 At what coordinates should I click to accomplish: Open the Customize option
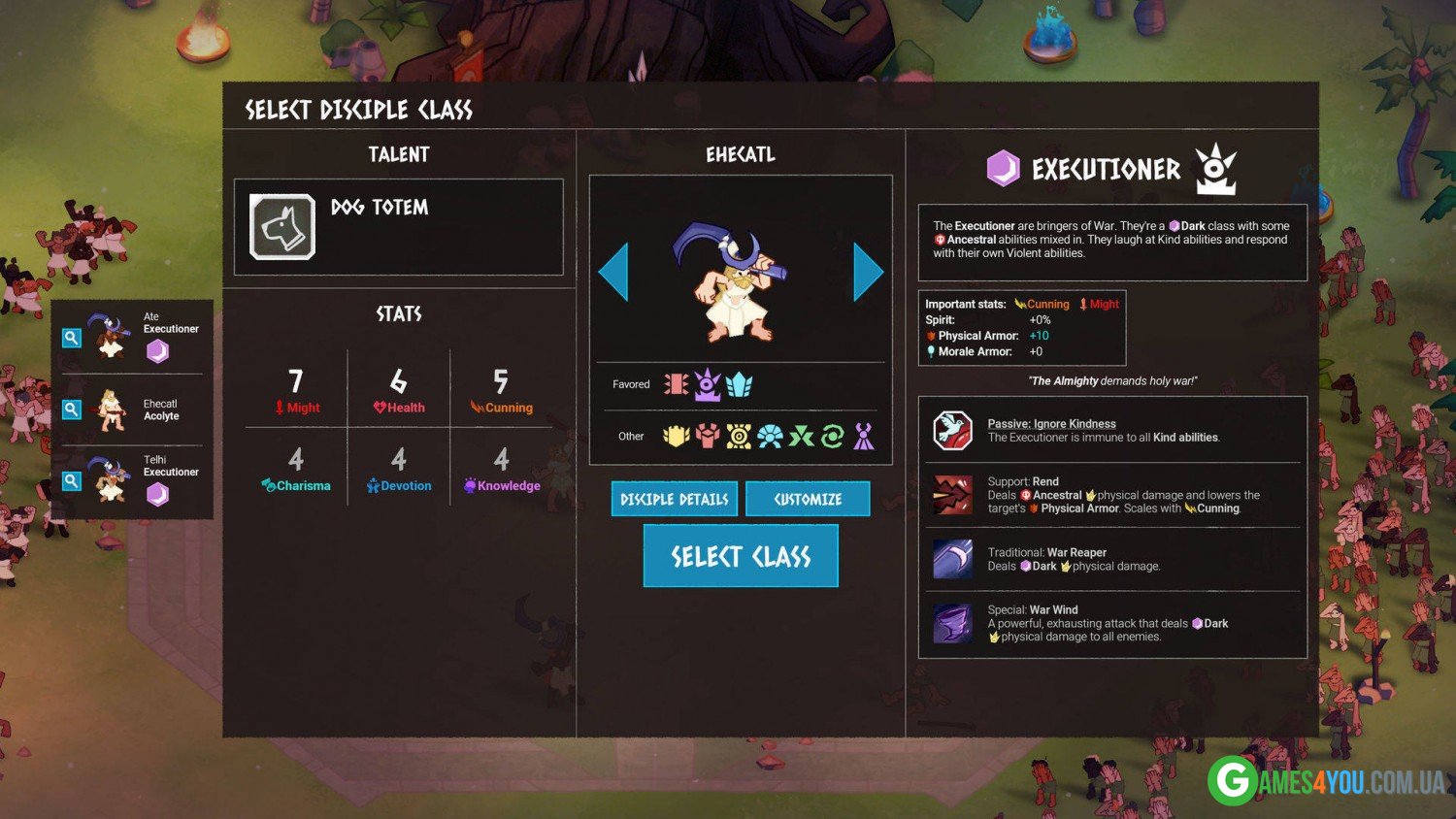click(x=808, y=499)
